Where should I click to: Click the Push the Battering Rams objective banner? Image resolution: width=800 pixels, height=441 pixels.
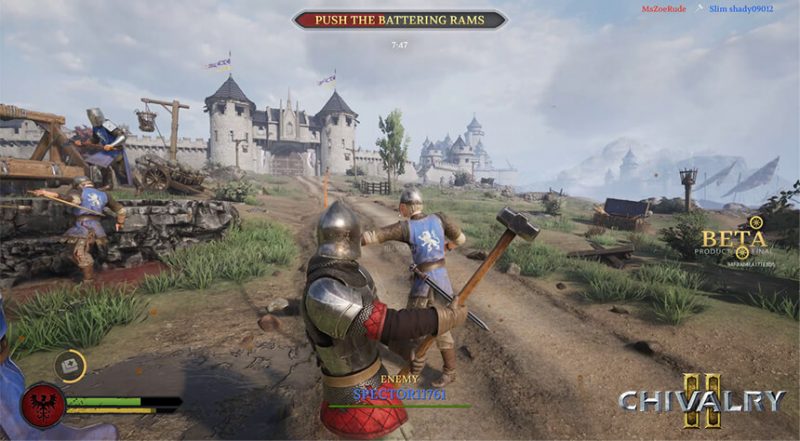[x=399, y=20]
